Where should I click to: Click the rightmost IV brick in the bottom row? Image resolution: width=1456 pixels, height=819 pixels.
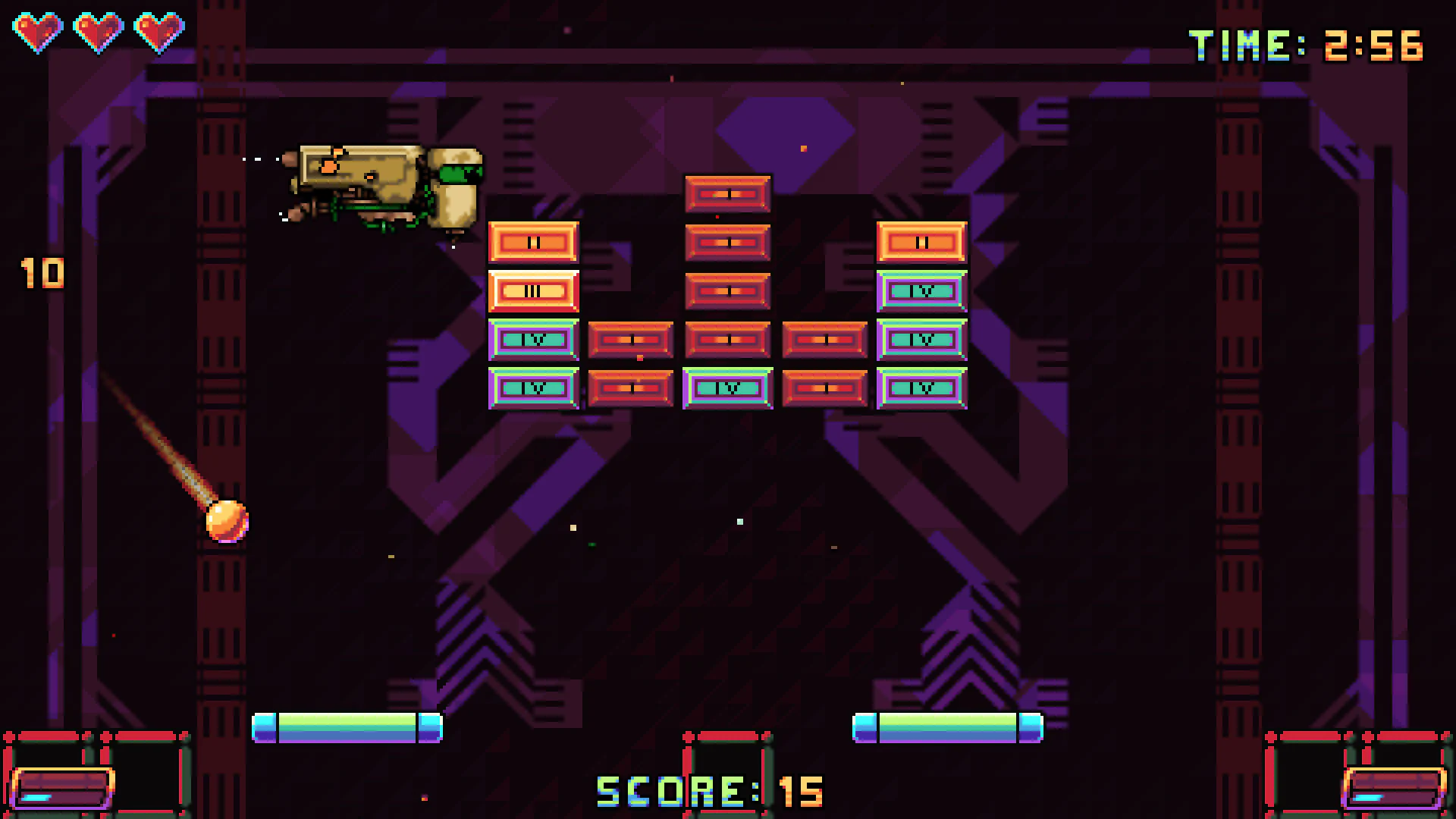click(x=920, y=388)
